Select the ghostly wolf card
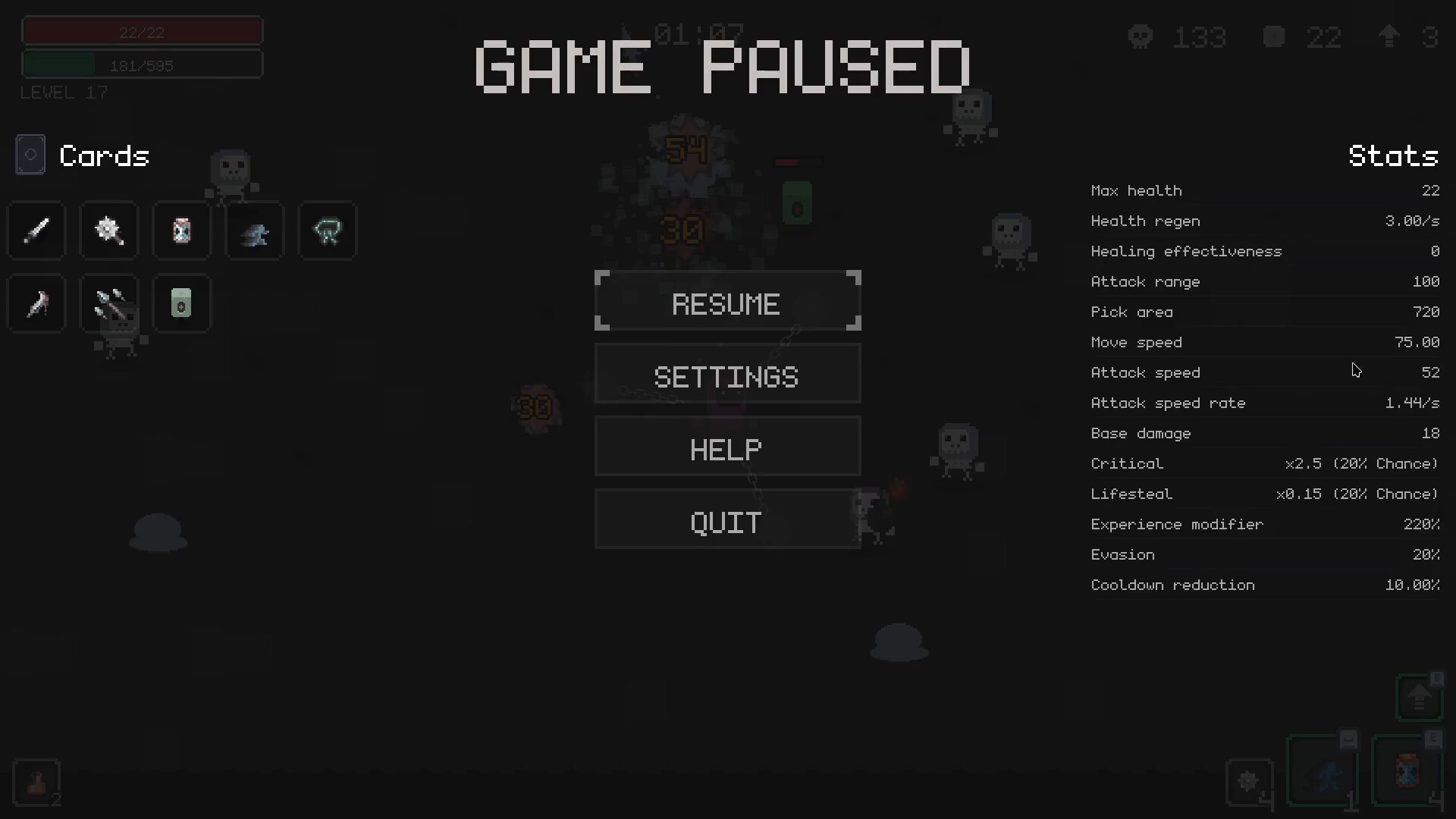Viewport: 1456px width, 819px height. point(254,231)
